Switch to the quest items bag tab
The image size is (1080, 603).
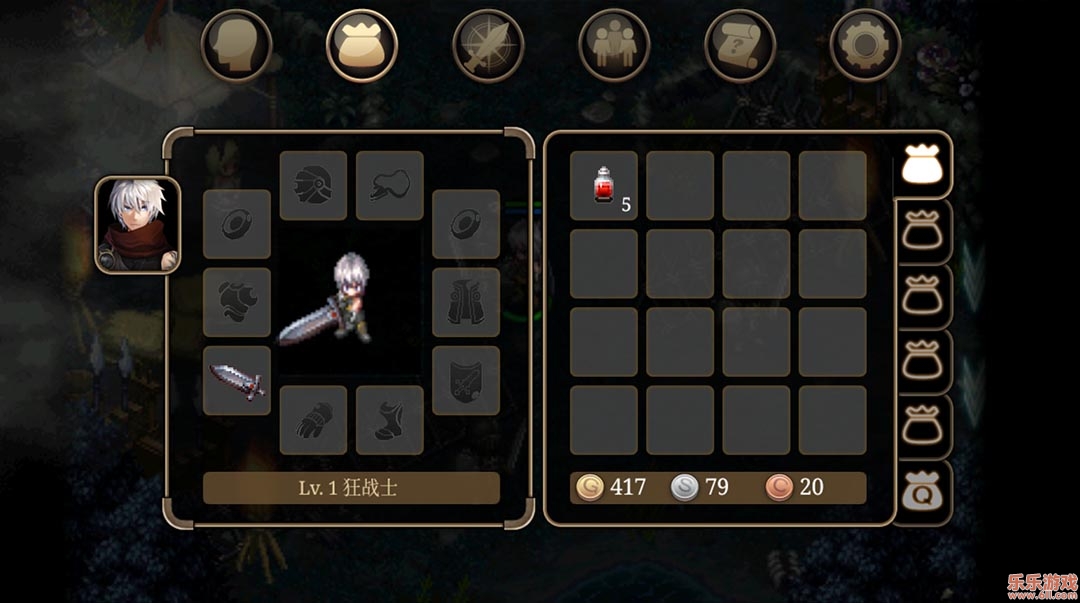922,492
